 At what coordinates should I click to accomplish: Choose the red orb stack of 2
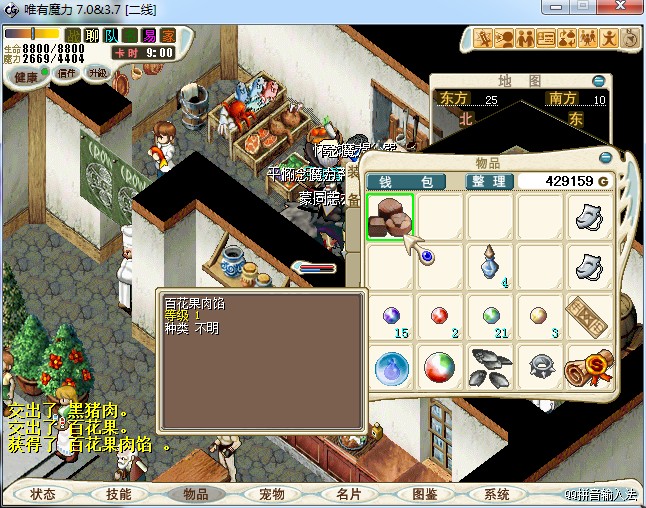click(440, 317)
